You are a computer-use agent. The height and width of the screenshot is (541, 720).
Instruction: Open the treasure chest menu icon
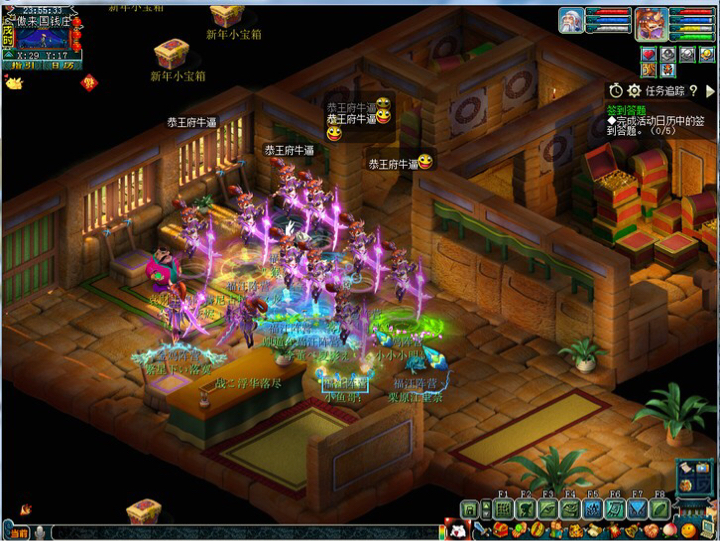pos(501,529)
